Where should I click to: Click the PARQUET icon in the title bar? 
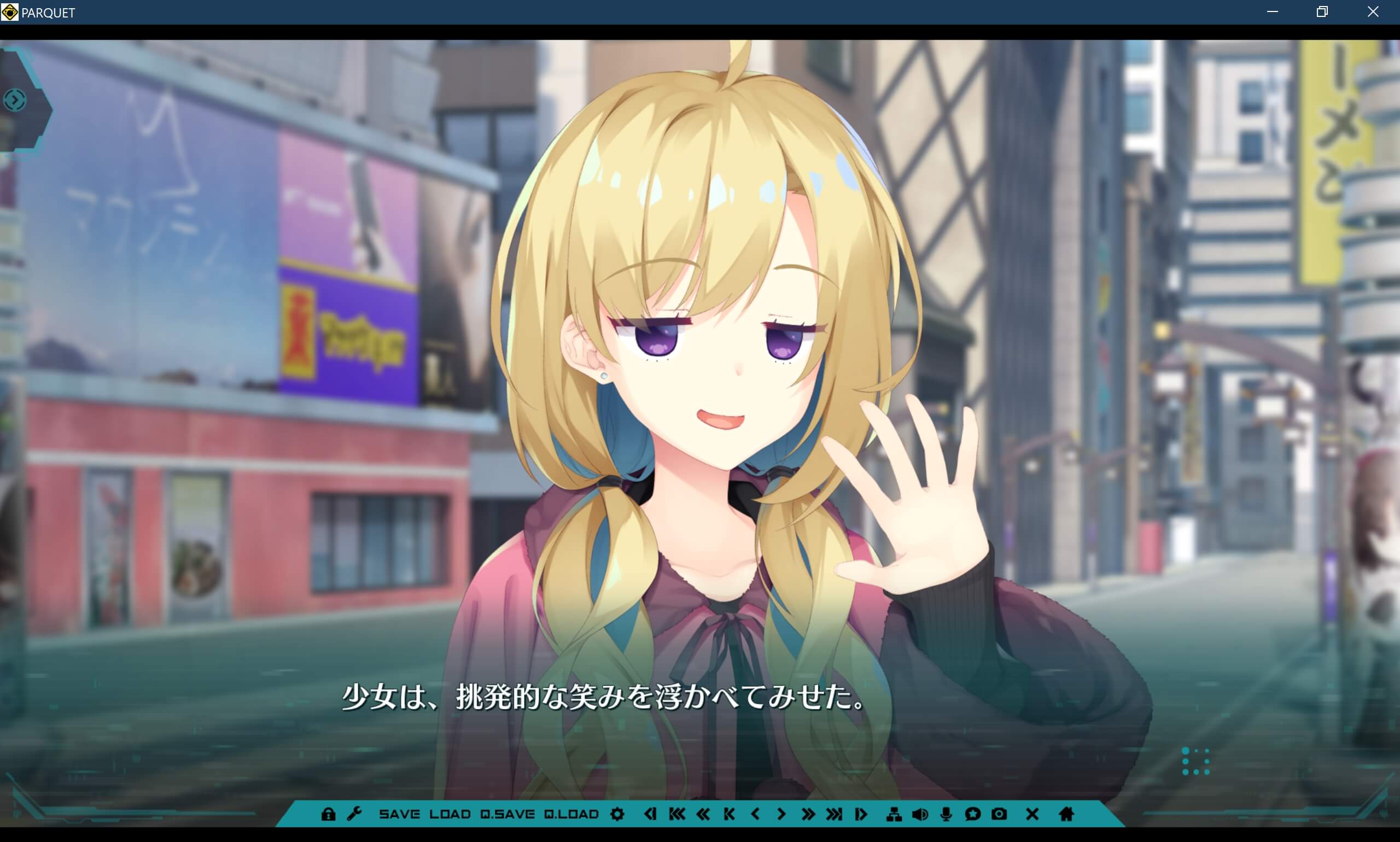9,12
